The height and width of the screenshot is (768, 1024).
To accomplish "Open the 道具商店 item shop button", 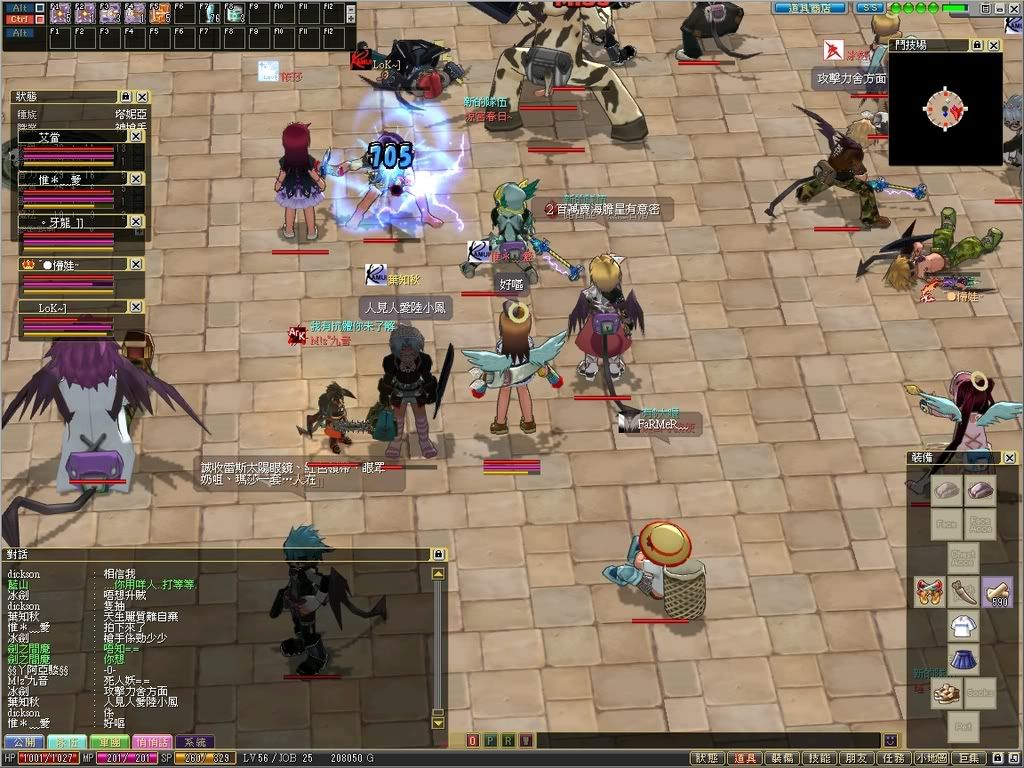I will [x=810, y=7].
